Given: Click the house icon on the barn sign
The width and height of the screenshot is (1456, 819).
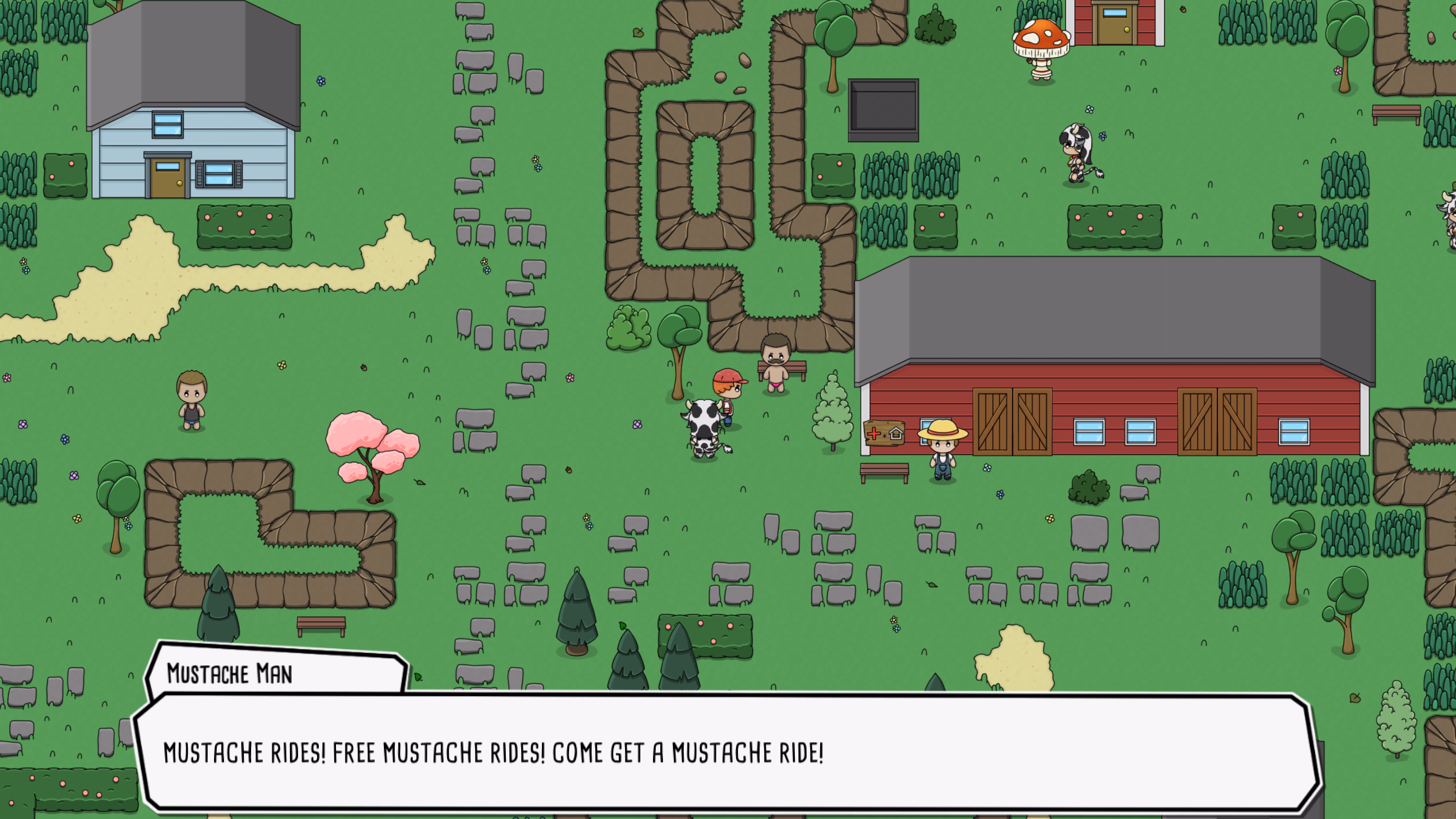Looking at the screenshot, I should click(x=896, y=433).
